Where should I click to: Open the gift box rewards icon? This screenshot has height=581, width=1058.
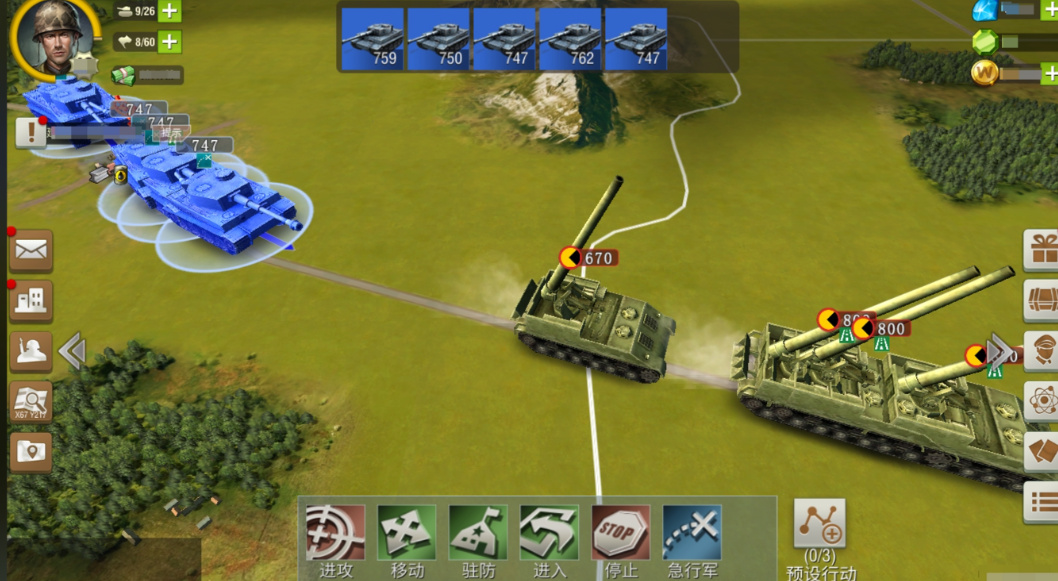point(1043,249)
